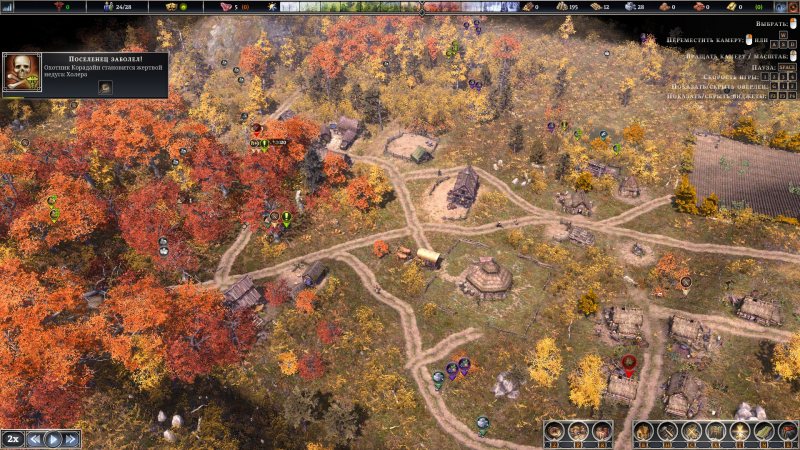
Task: Open the round shield icon in bottom panel
Action: click(x=556, y=431)
